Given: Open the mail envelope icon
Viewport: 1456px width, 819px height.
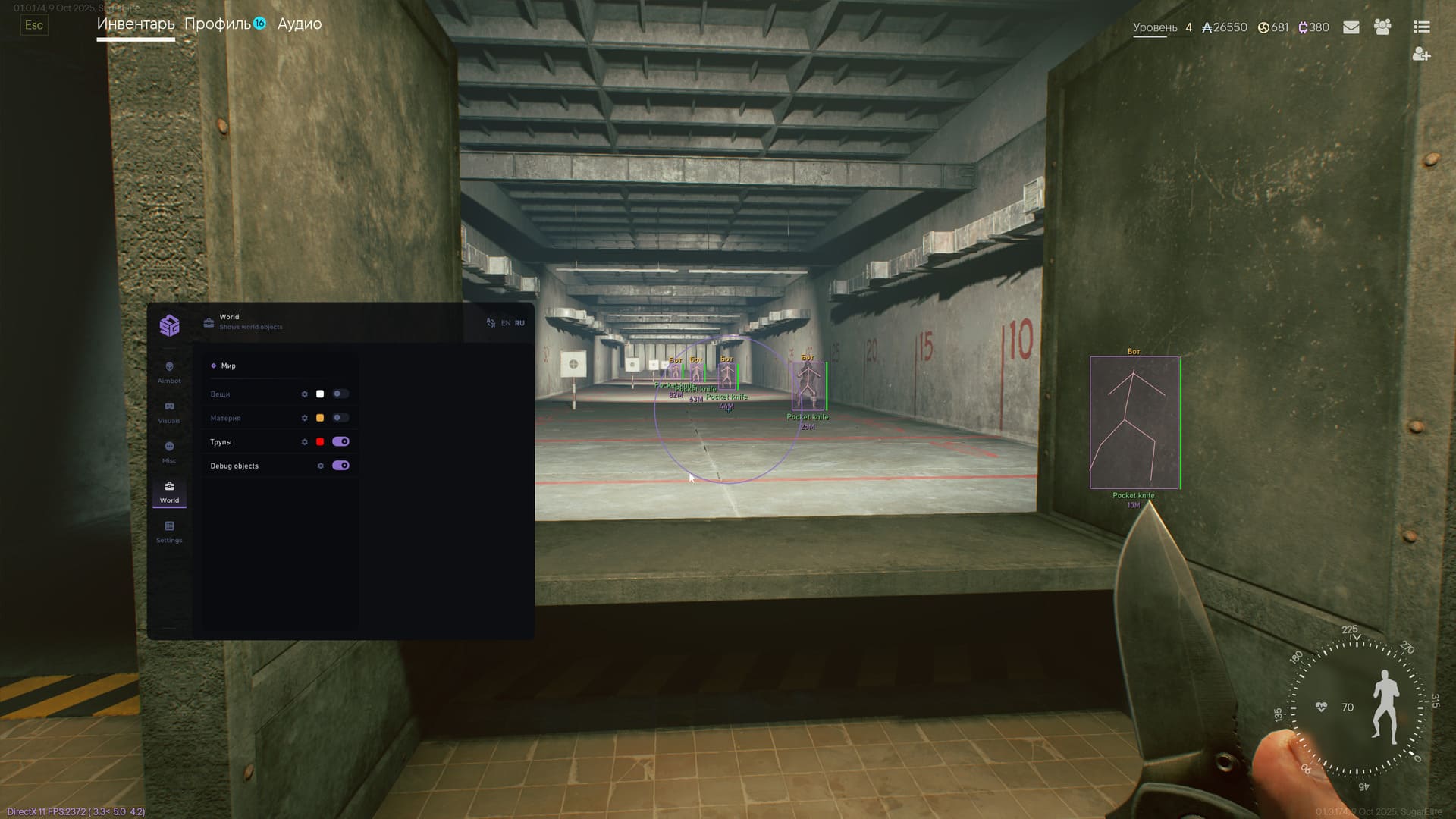Looking at the screenshot, I should coord(1351,27).
